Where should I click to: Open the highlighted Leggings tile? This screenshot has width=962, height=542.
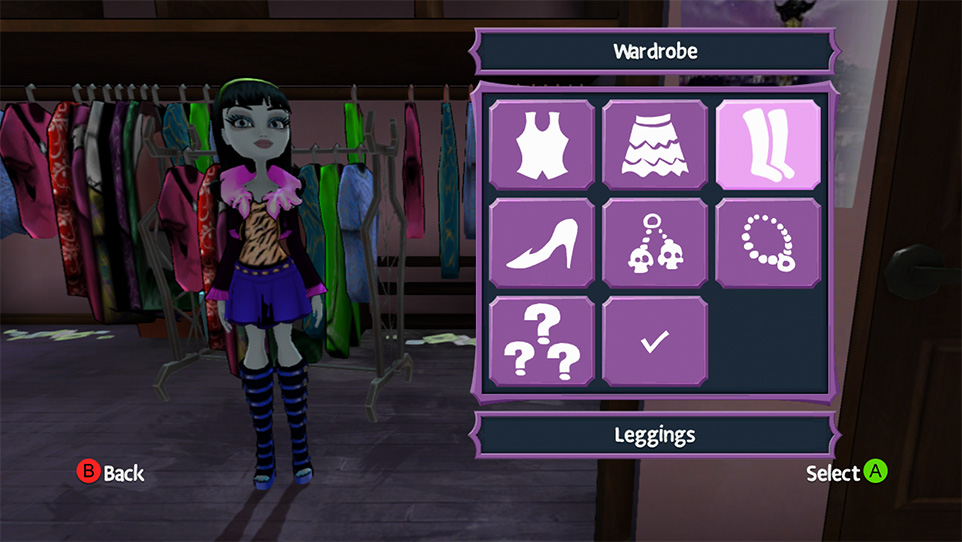pyautogui.click(x=767, y=144)
